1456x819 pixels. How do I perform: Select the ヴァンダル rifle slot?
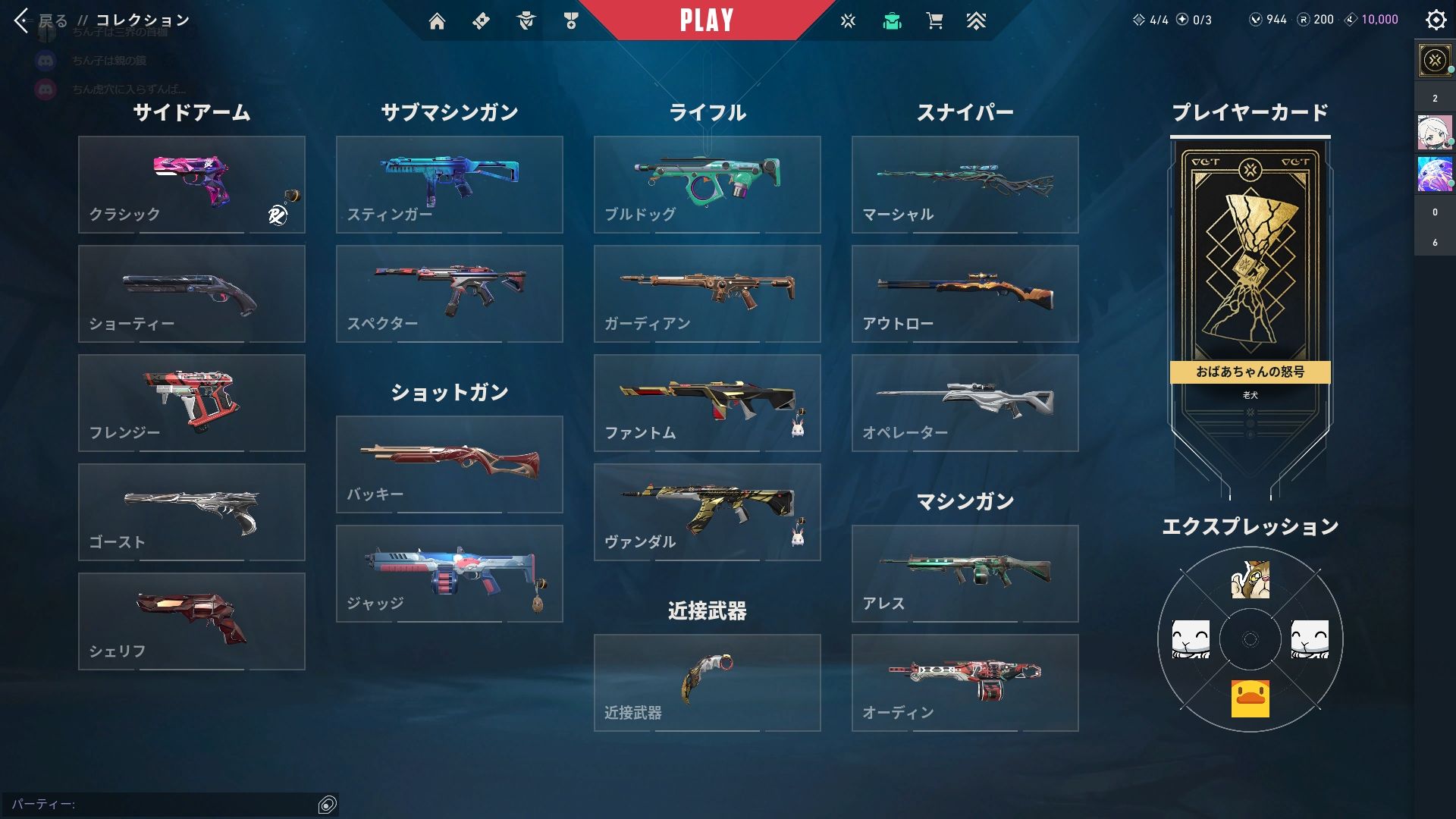[x=707, y=512]
